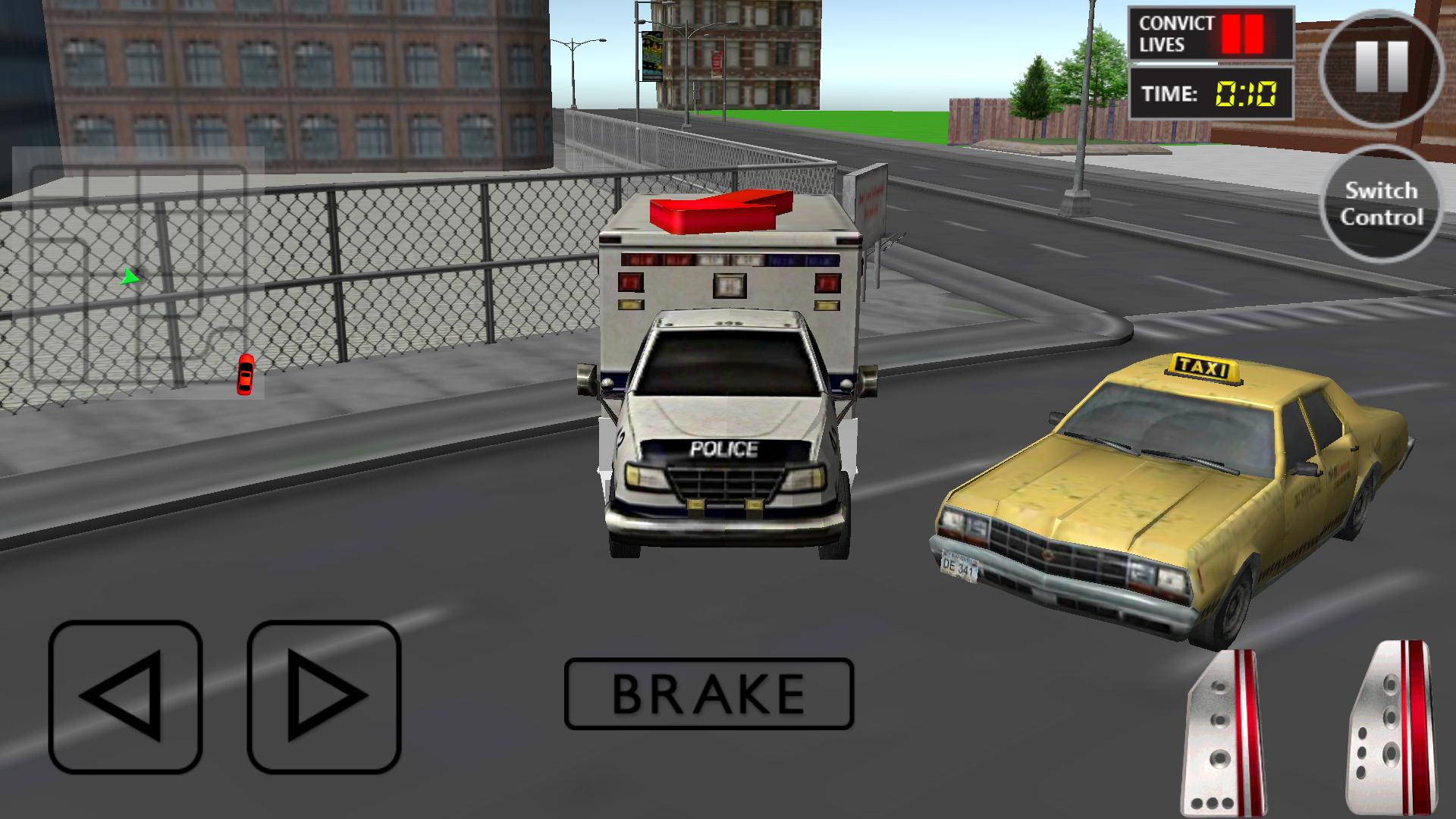Image resolution: width=1456 pixels, height=819 pixels.
Task: Tap the Switch Control button
Action: coord(1382,203)
